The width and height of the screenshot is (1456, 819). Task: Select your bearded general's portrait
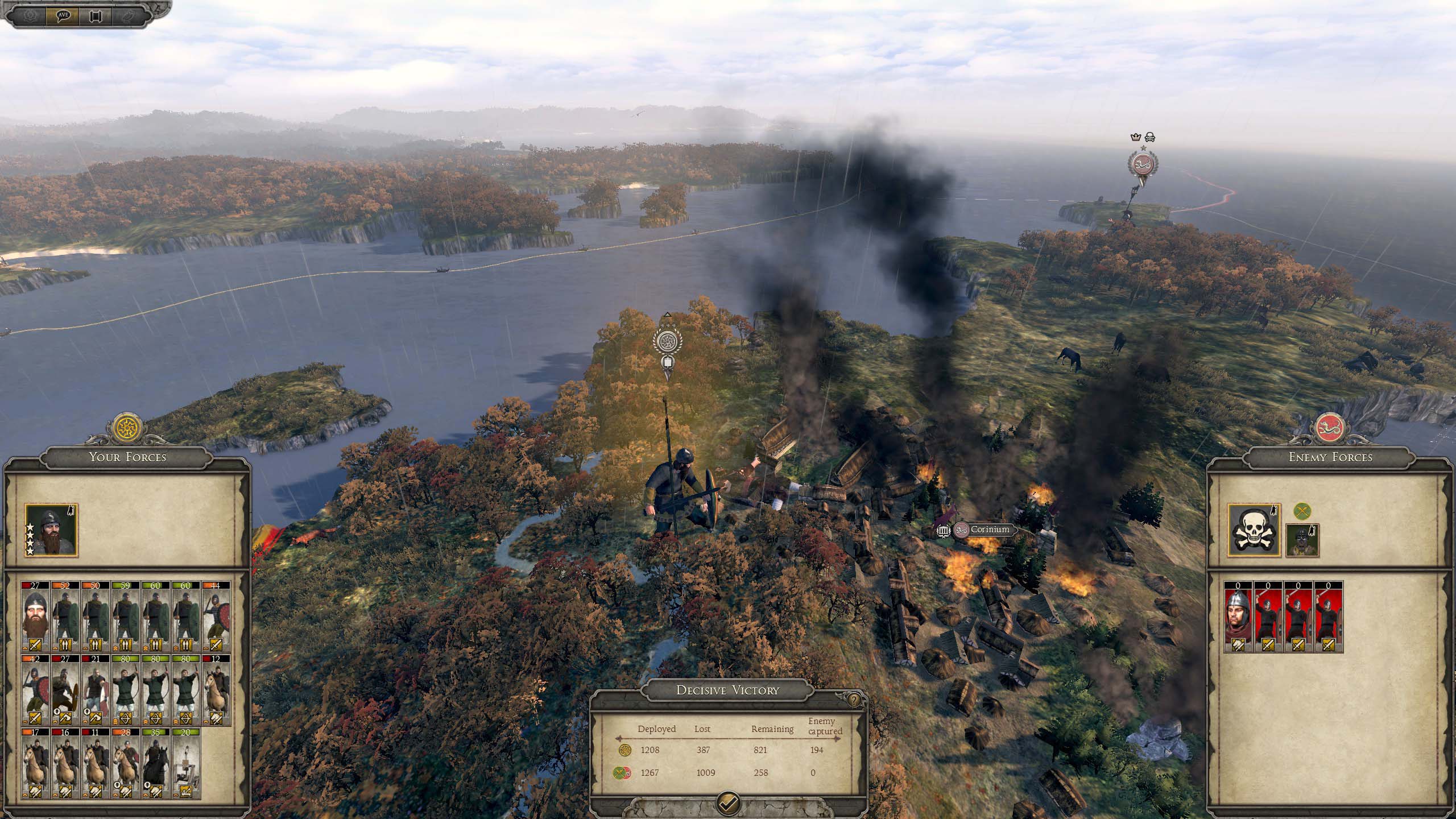click(x=51, y=530)
